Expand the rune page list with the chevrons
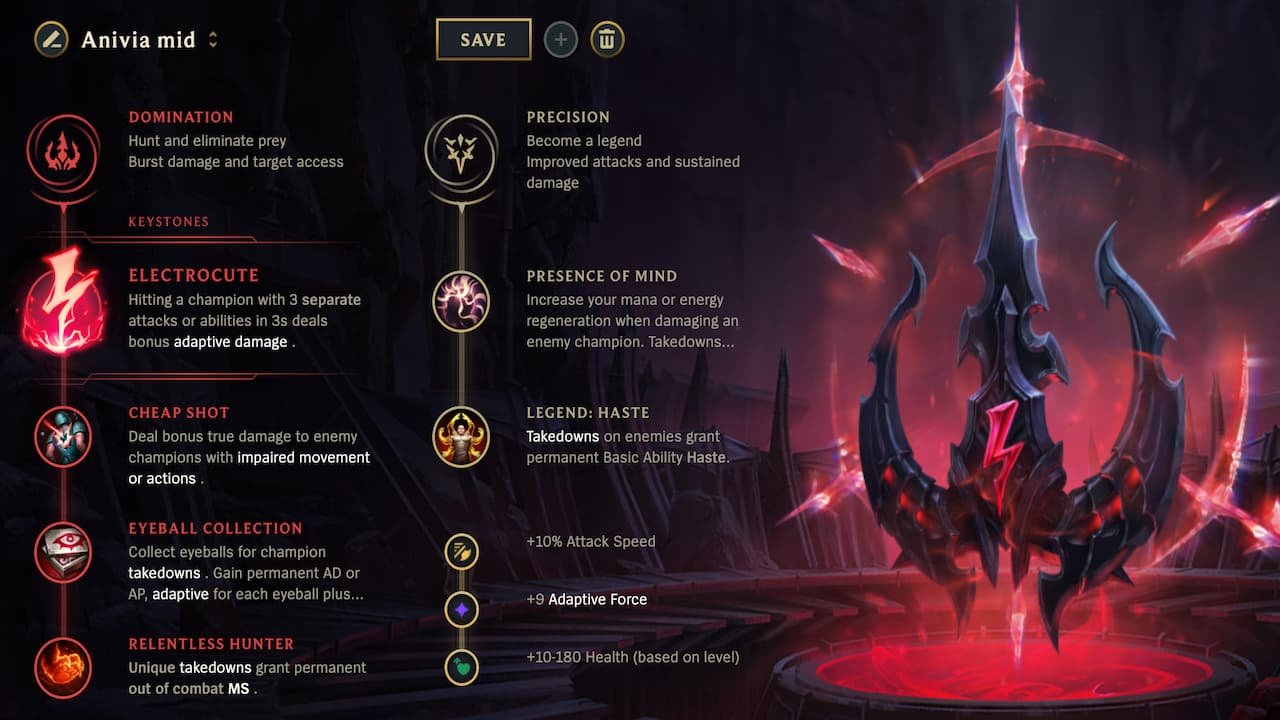 [x=210, y=39]
